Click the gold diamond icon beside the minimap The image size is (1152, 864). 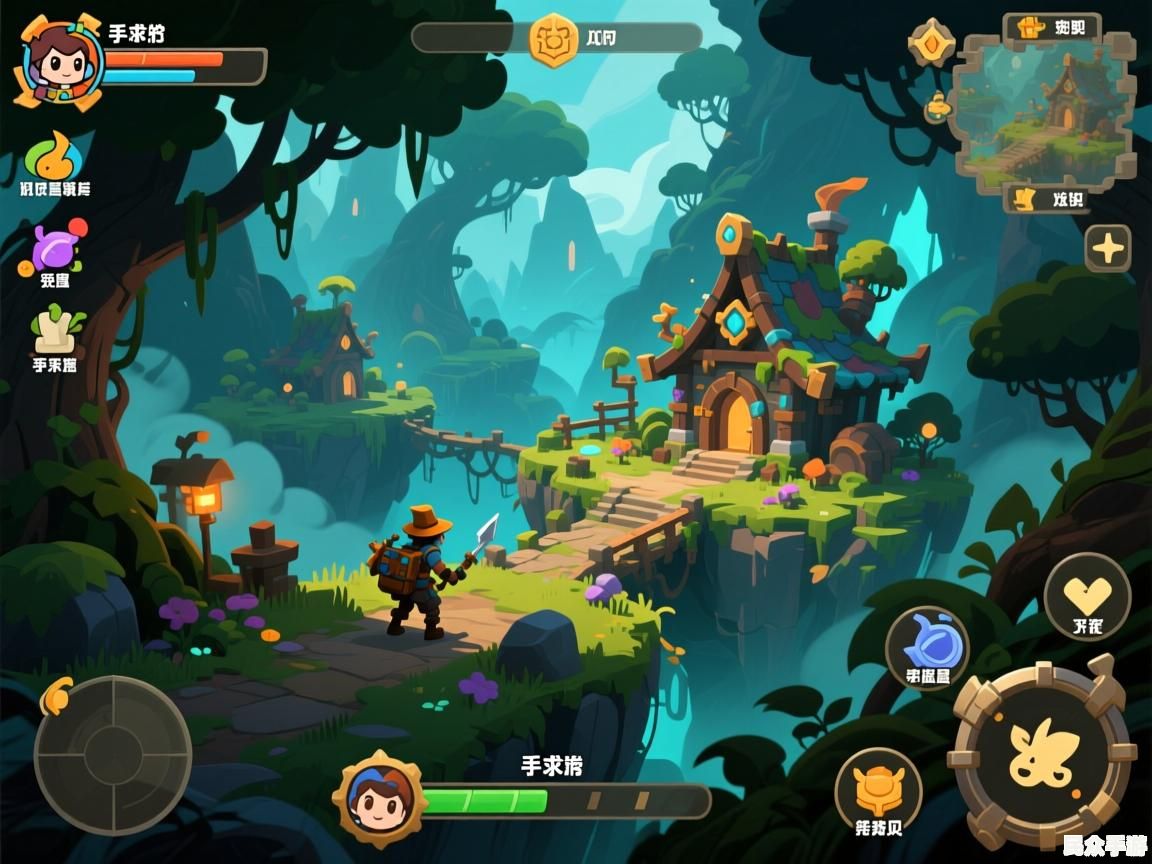point(932,44)
